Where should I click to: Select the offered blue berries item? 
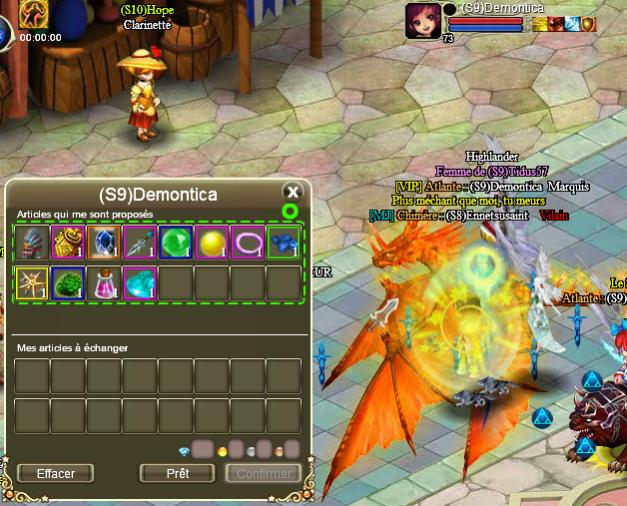(x=284, y=243)
